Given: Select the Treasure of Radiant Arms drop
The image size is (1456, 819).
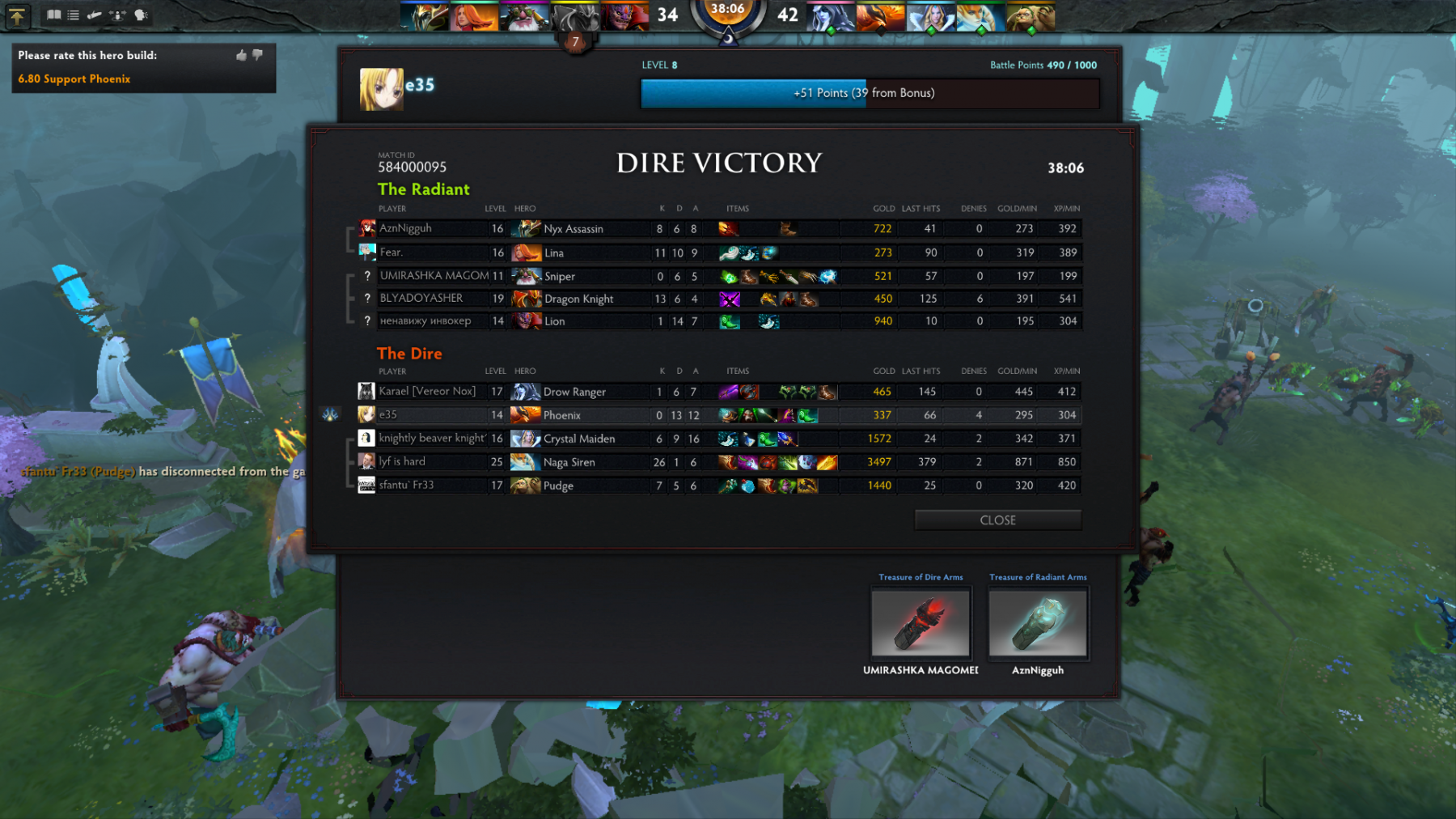Looking at the screenshot, I should pyautogui.click(x=1038, y=622).
